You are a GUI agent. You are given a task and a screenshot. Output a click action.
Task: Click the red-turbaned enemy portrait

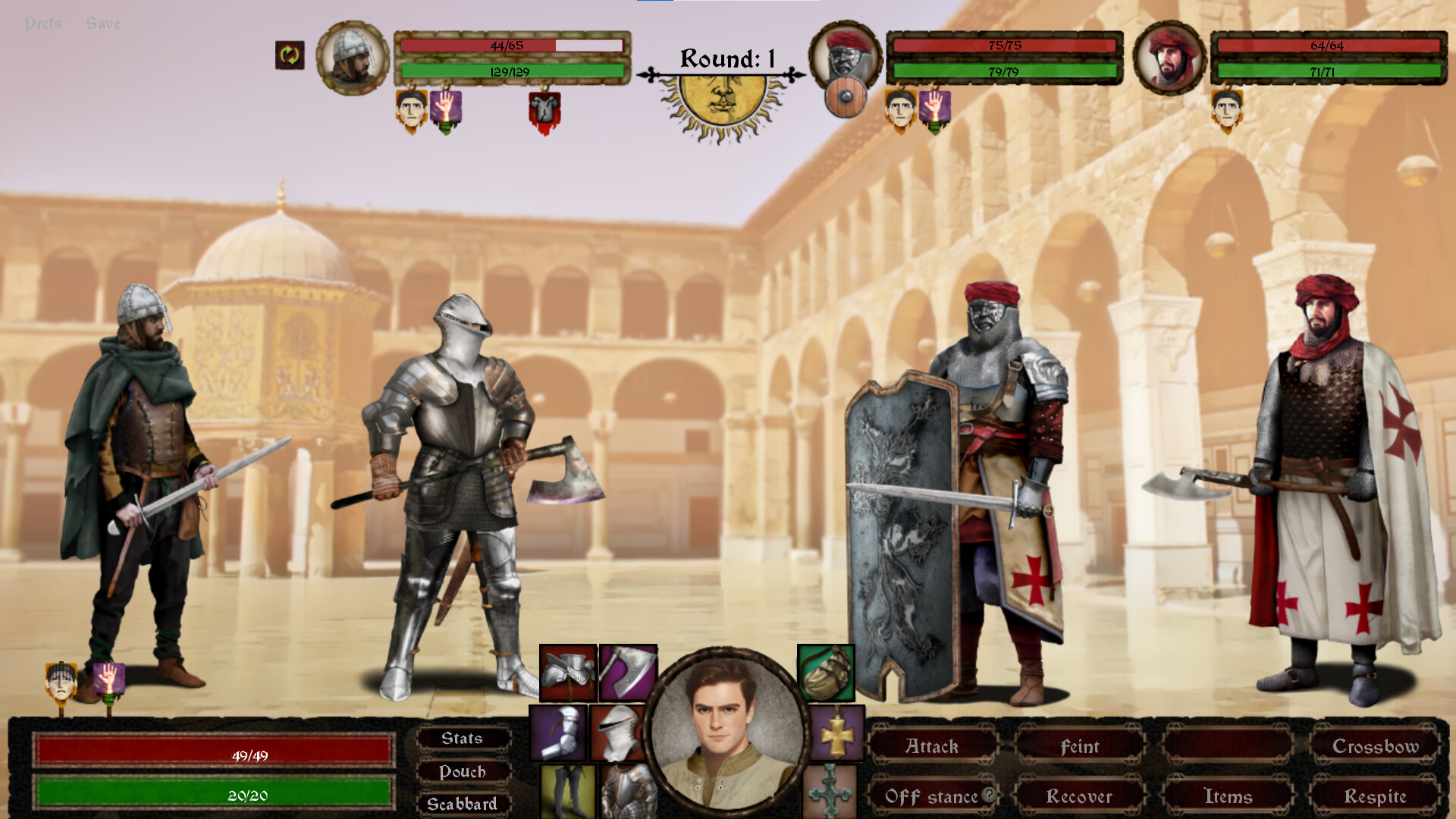[x=1169, y=58]
